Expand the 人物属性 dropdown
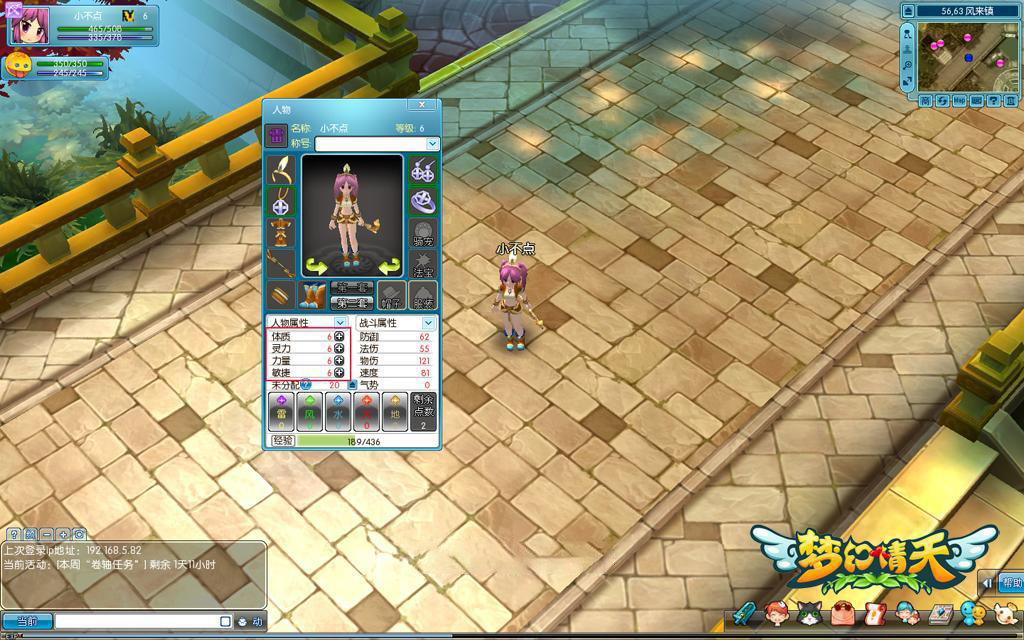 (x=340, y=323)
